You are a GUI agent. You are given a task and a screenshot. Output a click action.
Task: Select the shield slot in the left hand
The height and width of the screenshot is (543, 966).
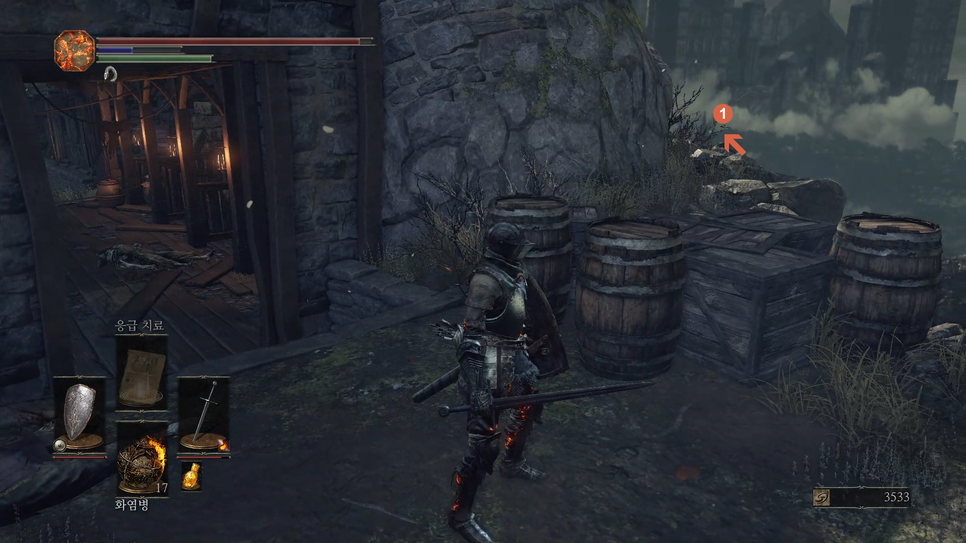pos(79,414)
